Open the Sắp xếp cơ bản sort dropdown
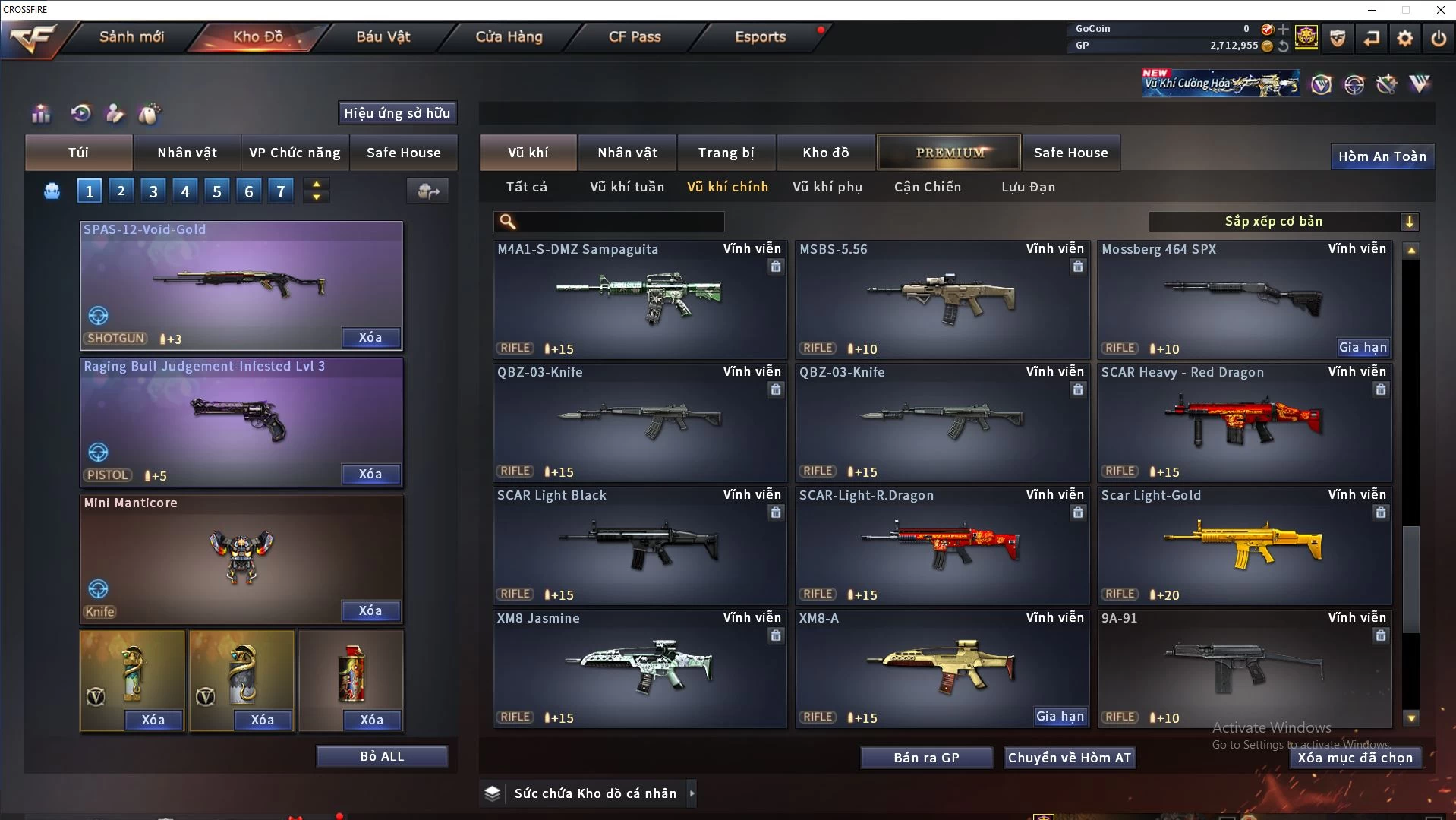The width and height of the screenshot is (1456, 820). 1283,222
